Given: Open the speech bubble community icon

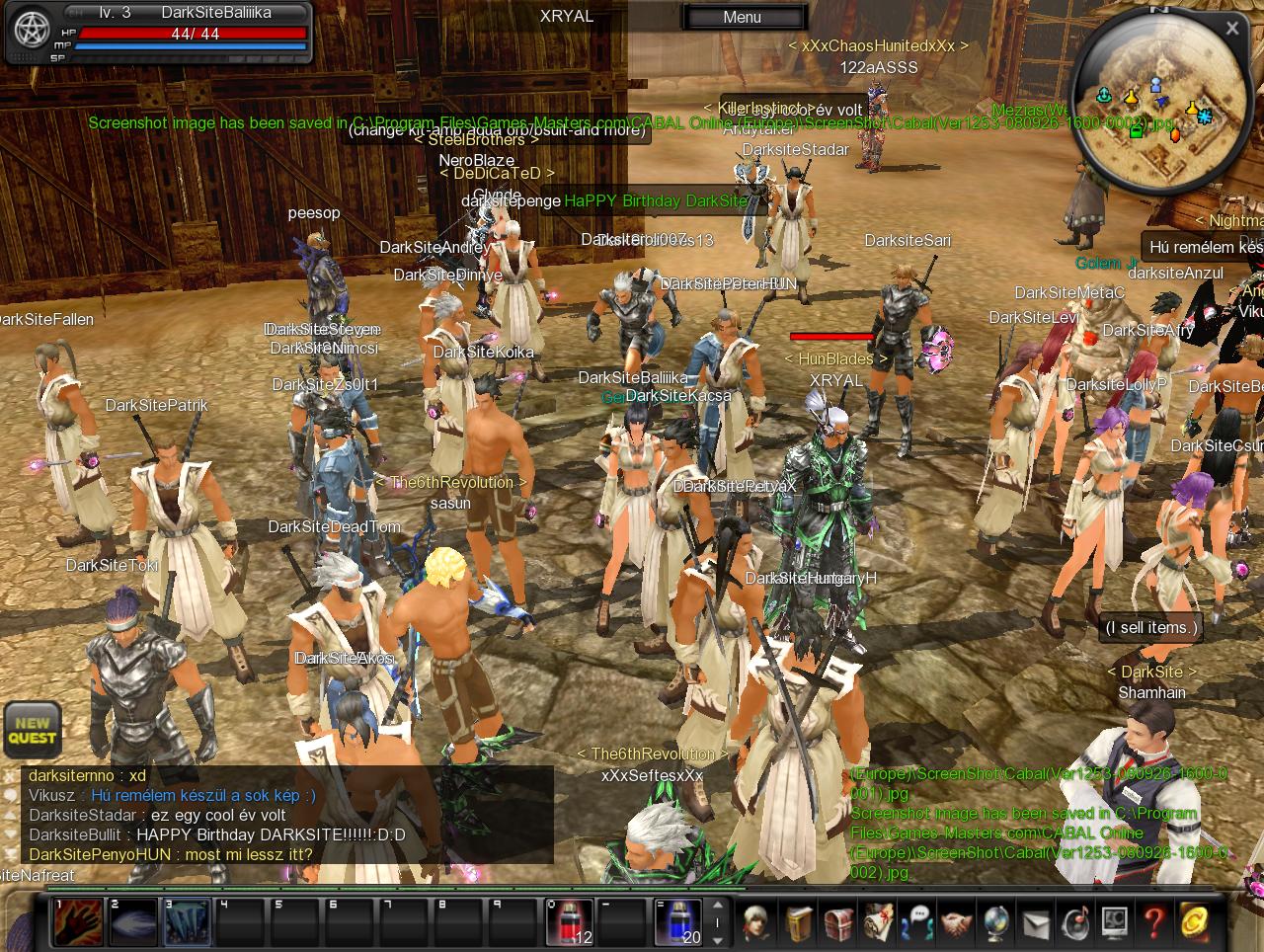Looking at the screenshot, I should [x=917, y=922].
